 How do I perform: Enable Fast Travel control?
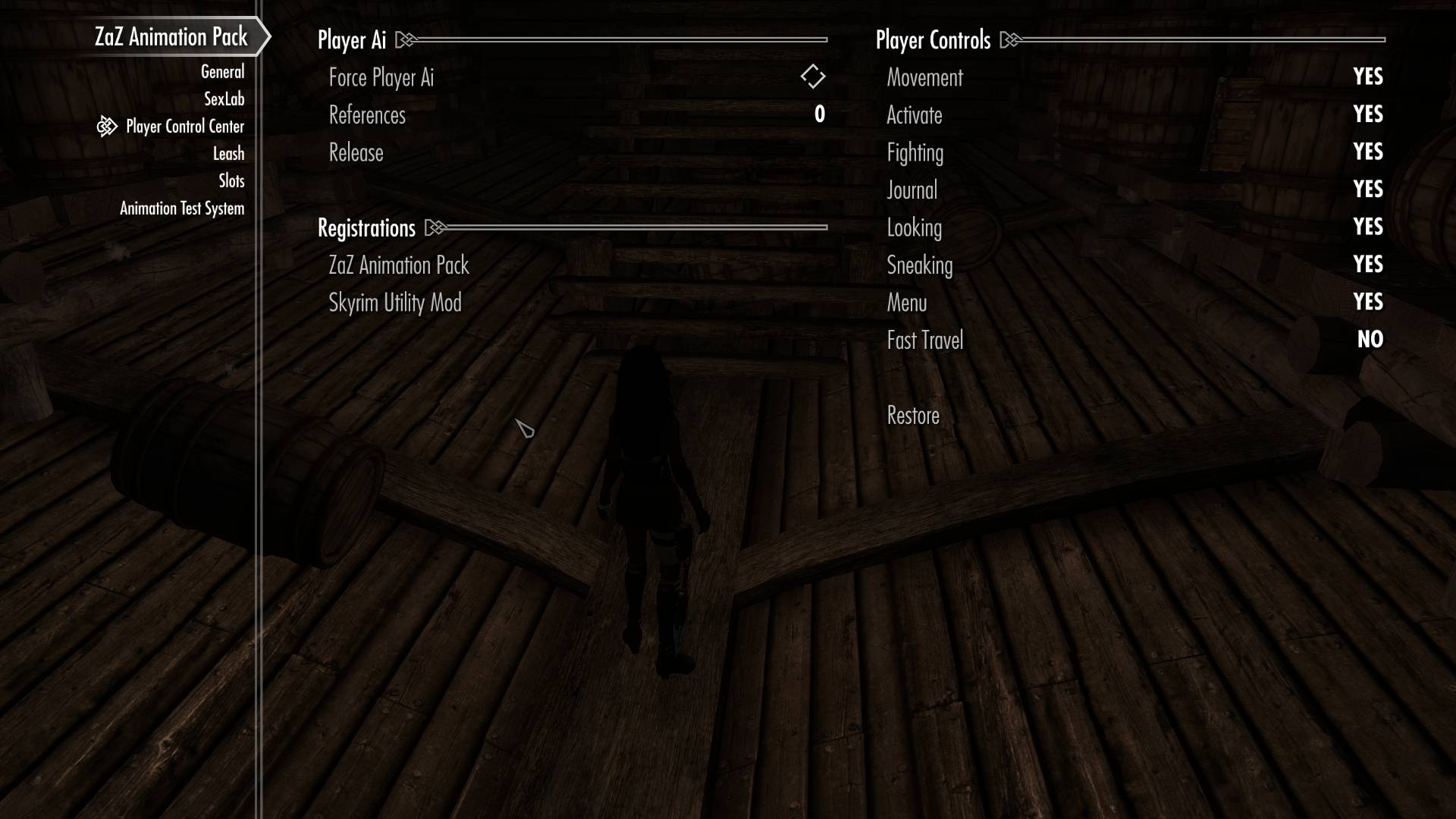click(x=1370, y=340)
